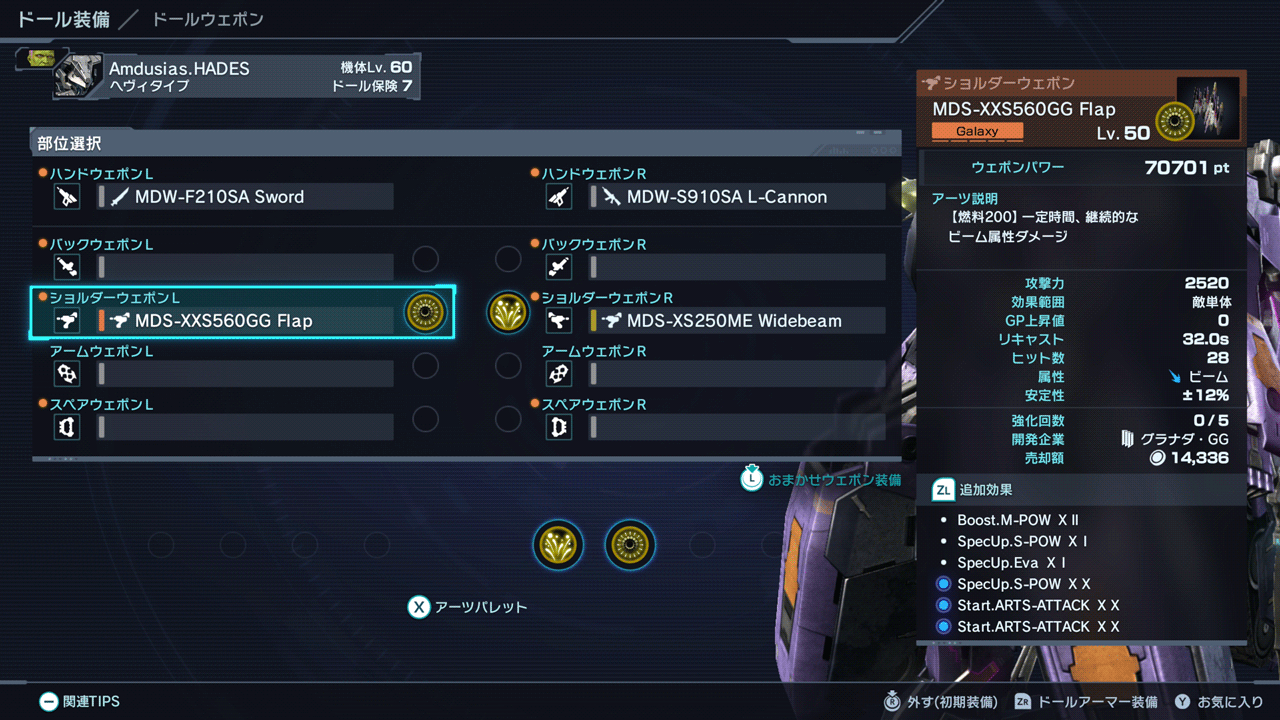Pick the MDS-XS250ME Widebeam shoulder slot

[x=737, y=321]
